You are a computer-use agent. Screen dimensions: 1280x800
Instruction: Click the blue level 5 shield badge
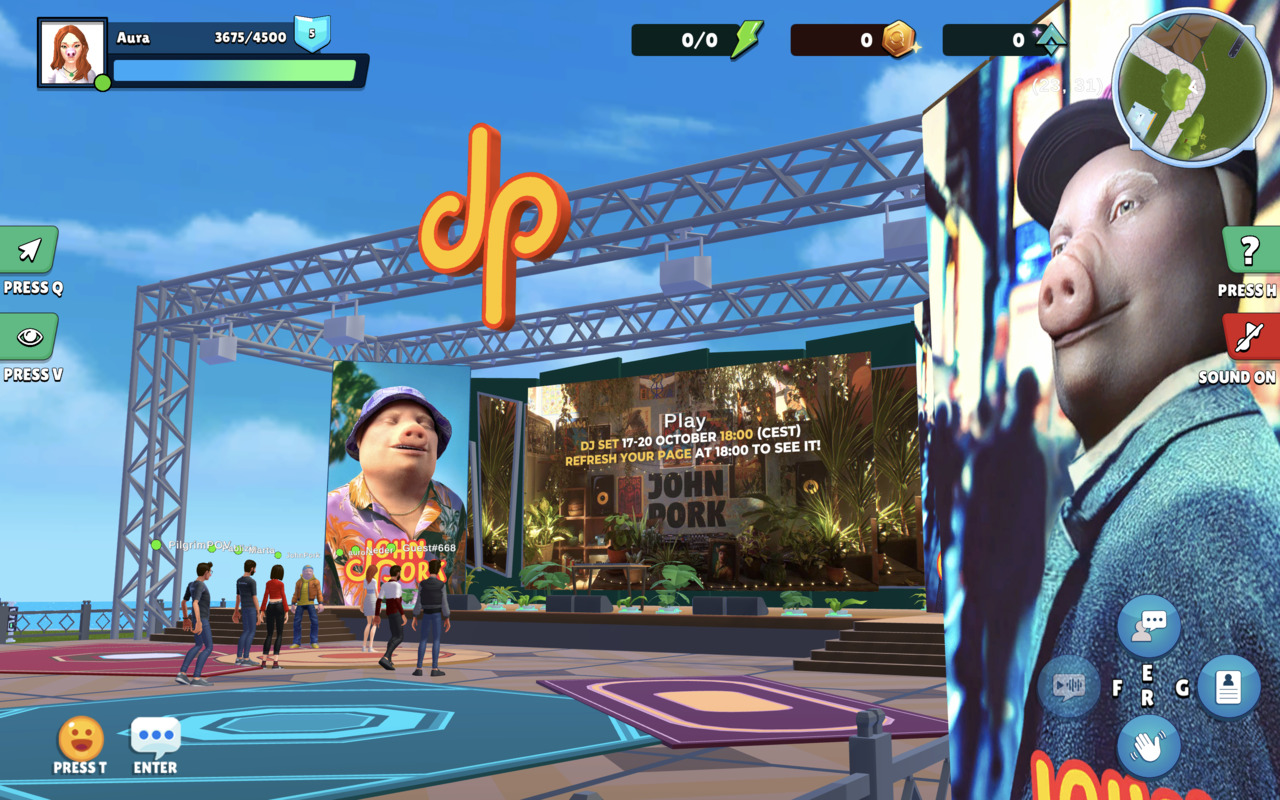click(x=312, y=34)
